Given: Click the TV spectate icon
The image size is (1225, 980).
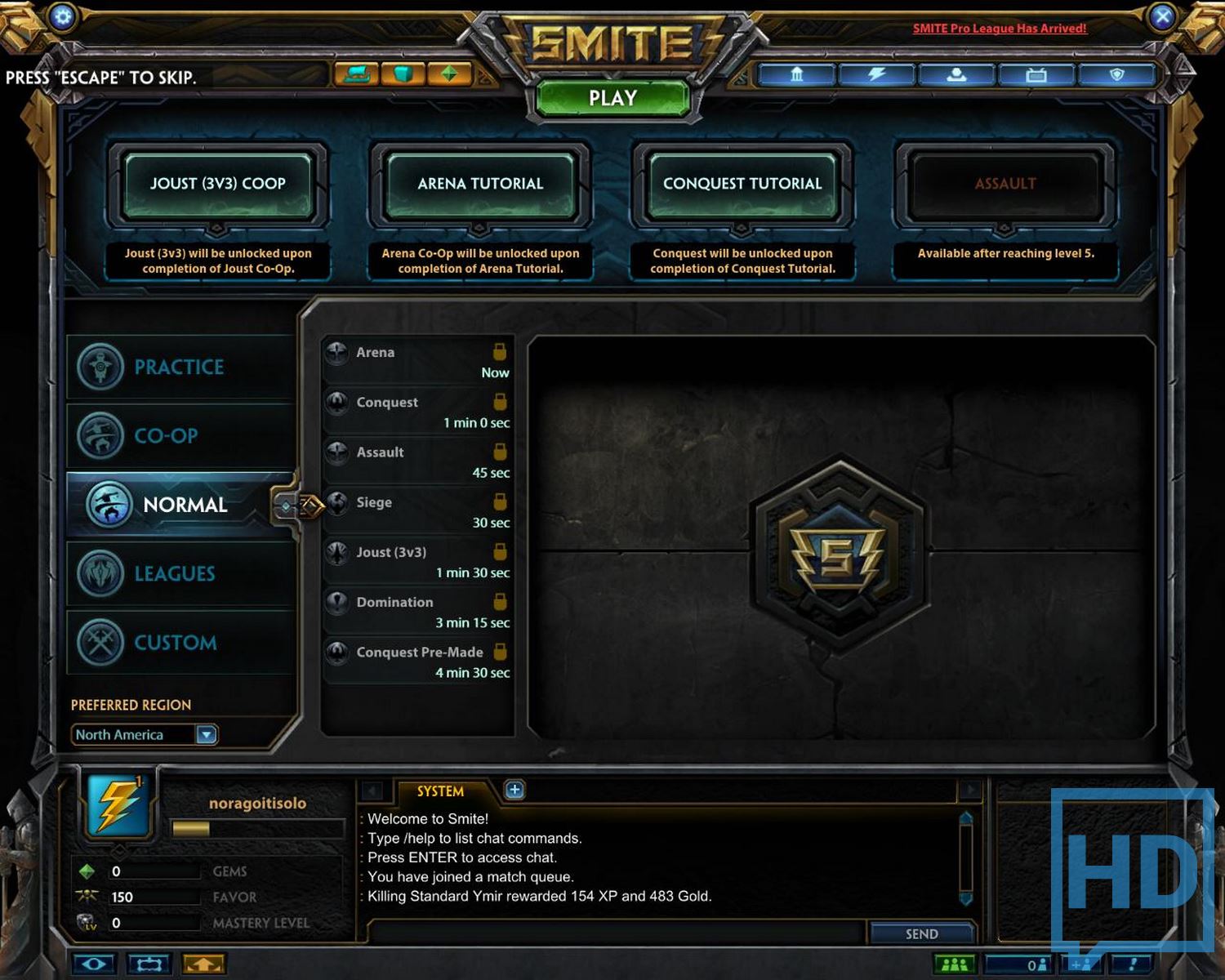Looking at the screenshot, I should [x=1037, y=74].
